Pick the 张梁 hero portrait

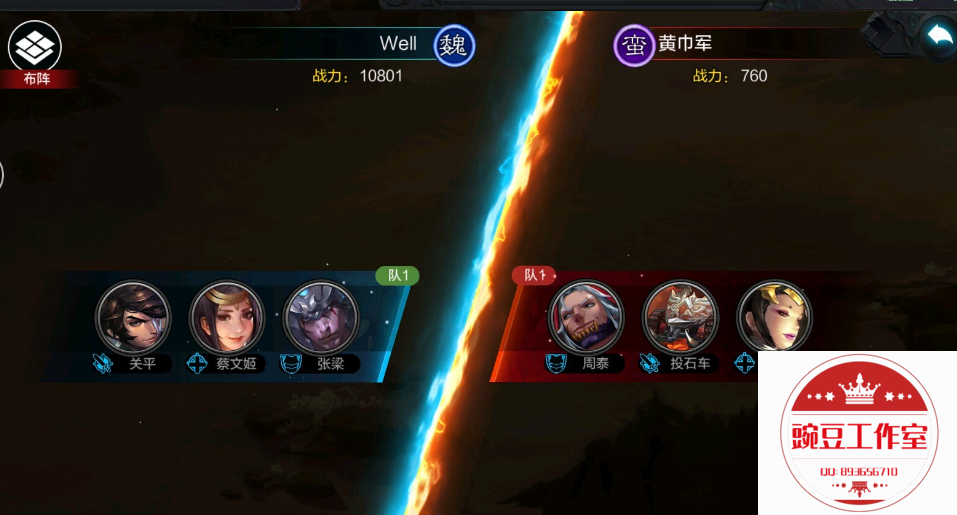click(321, 318)
